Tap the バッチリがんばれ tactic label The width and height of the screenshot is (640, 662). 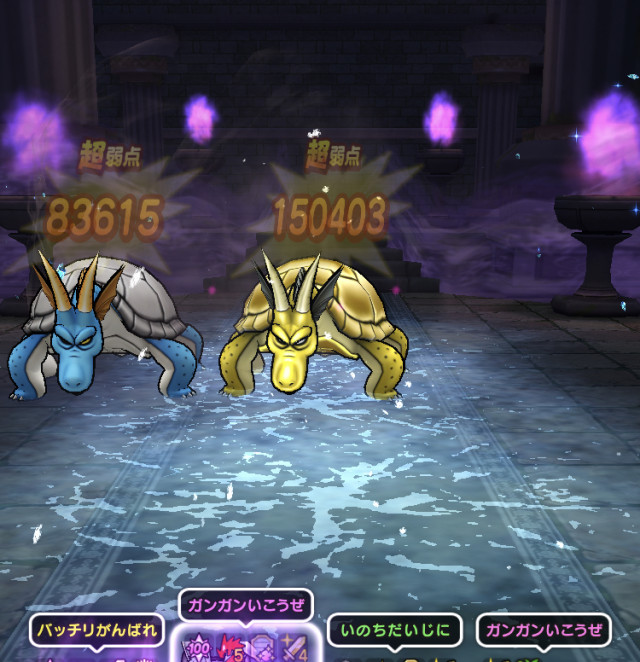(x=97, y=631)
